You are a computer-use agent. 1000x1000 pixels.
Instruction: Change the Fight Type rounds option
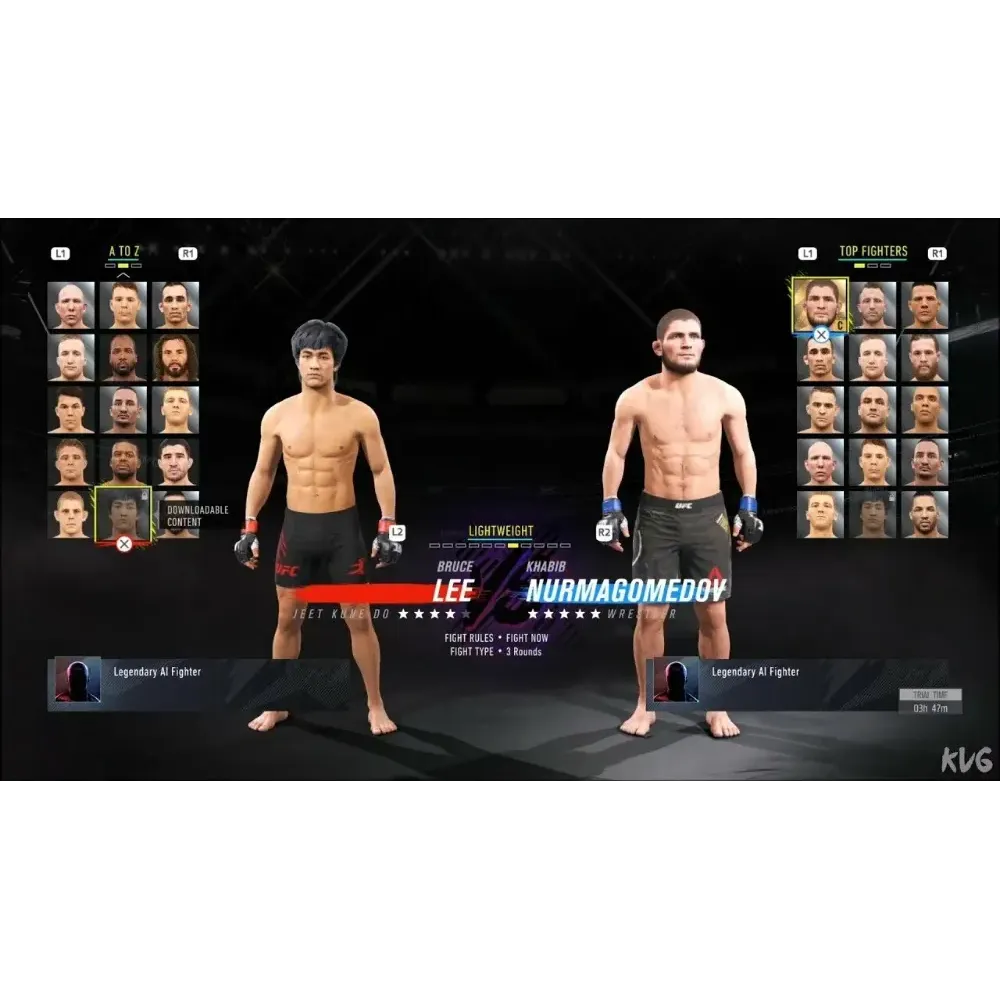tap(495, 652)
